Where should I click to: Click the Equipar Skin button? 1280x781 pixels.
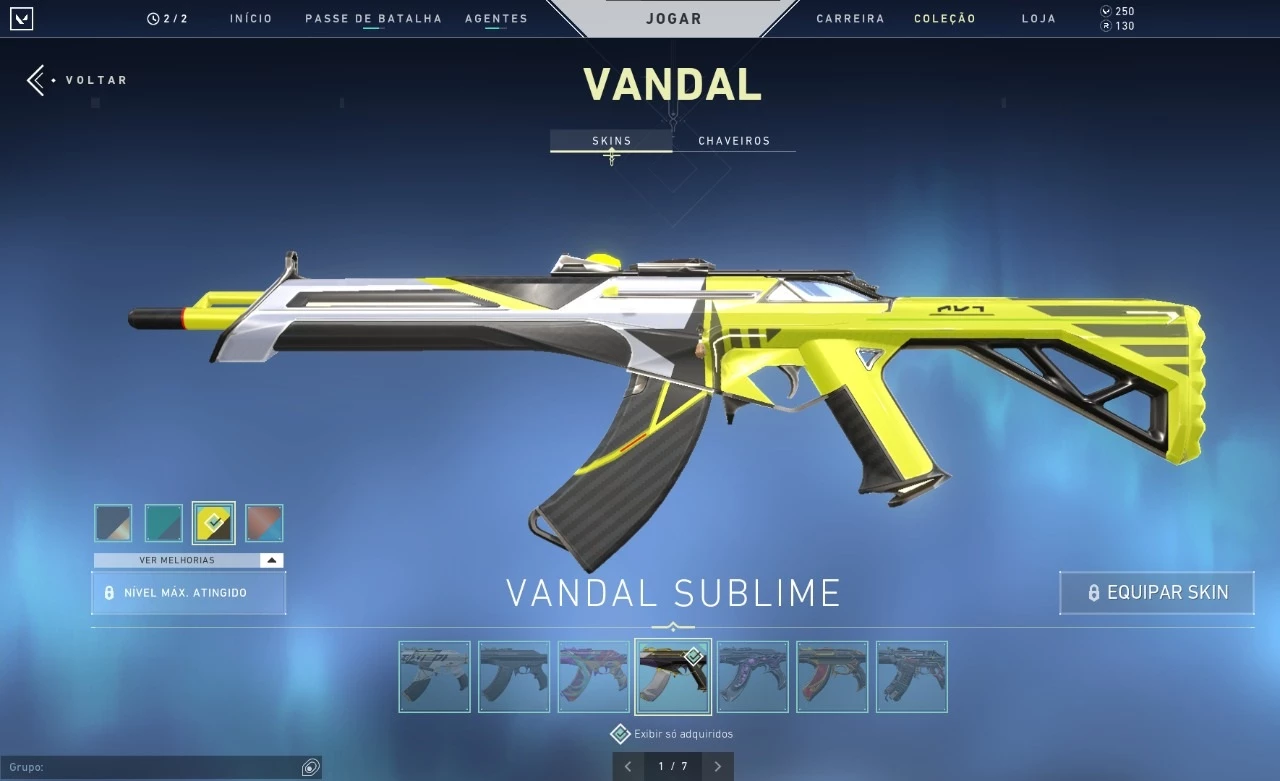(x=1156, y=592)
